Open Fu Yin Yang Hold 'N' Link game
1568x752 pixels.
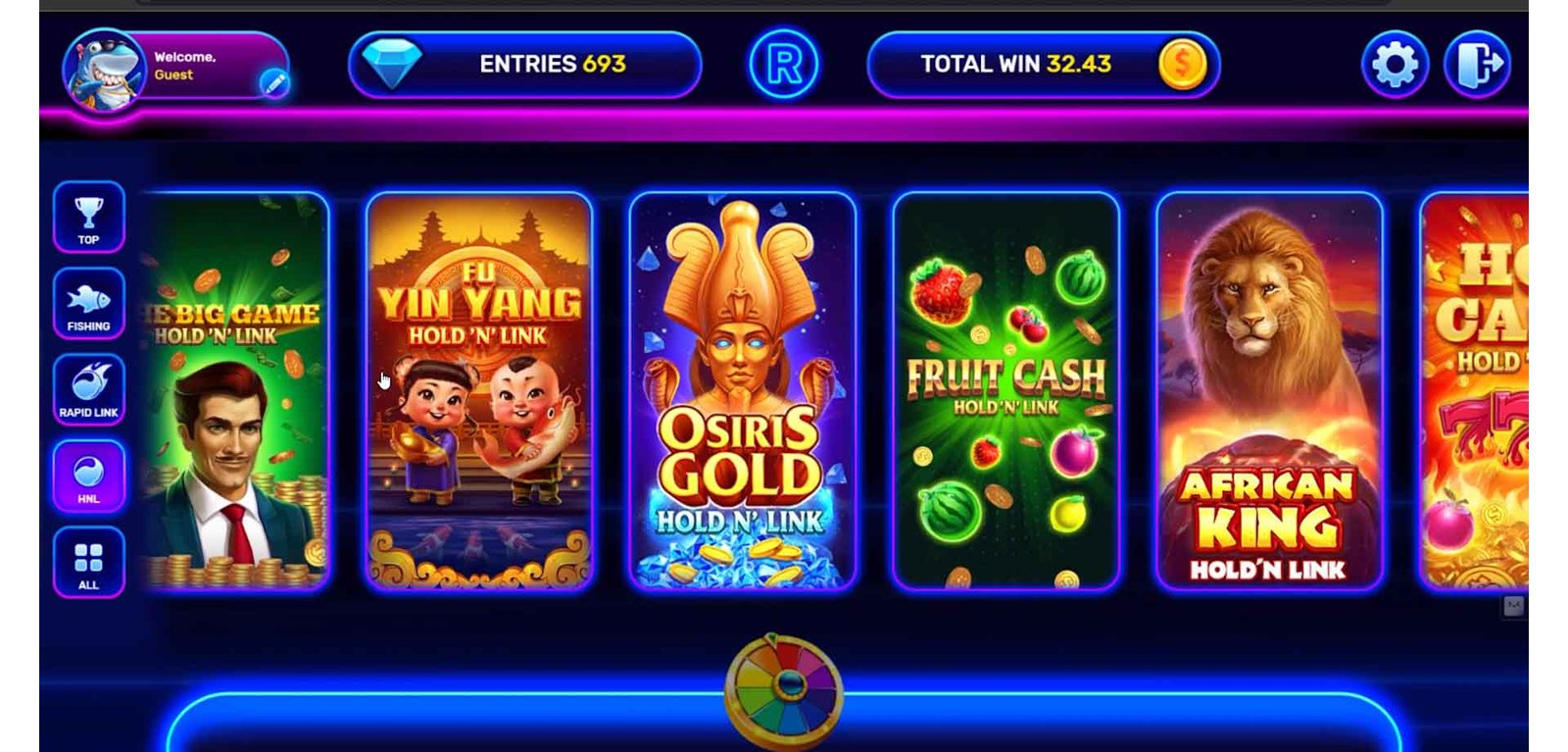(x=479, y=392)
